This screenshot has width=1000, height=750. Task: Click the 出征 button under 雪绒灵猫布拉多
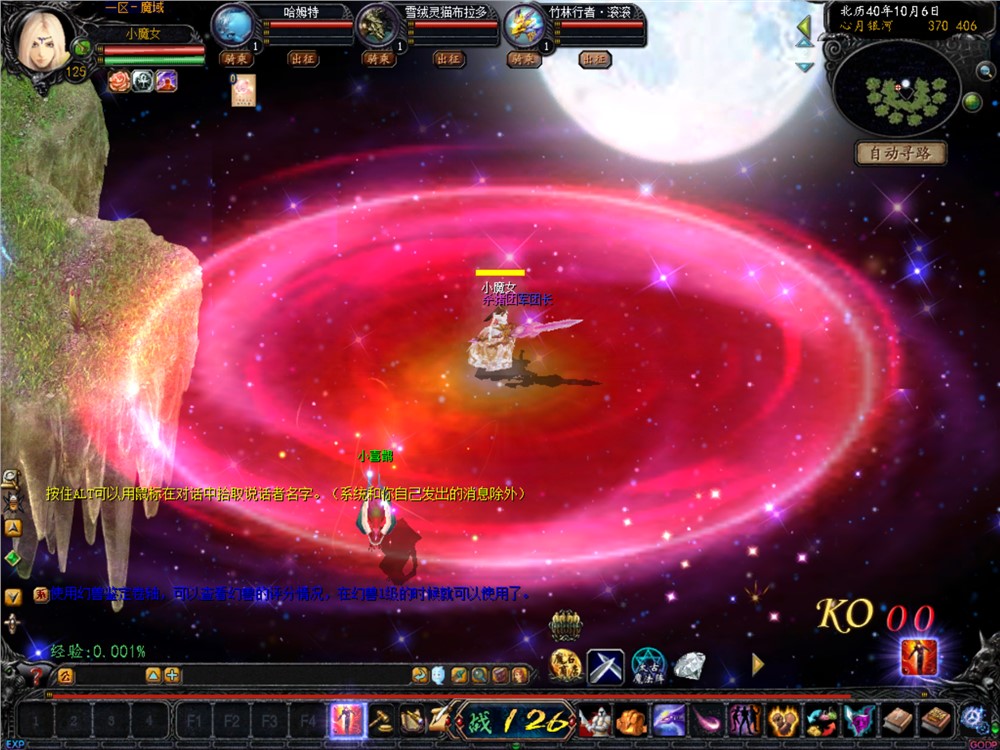[449, 59]
